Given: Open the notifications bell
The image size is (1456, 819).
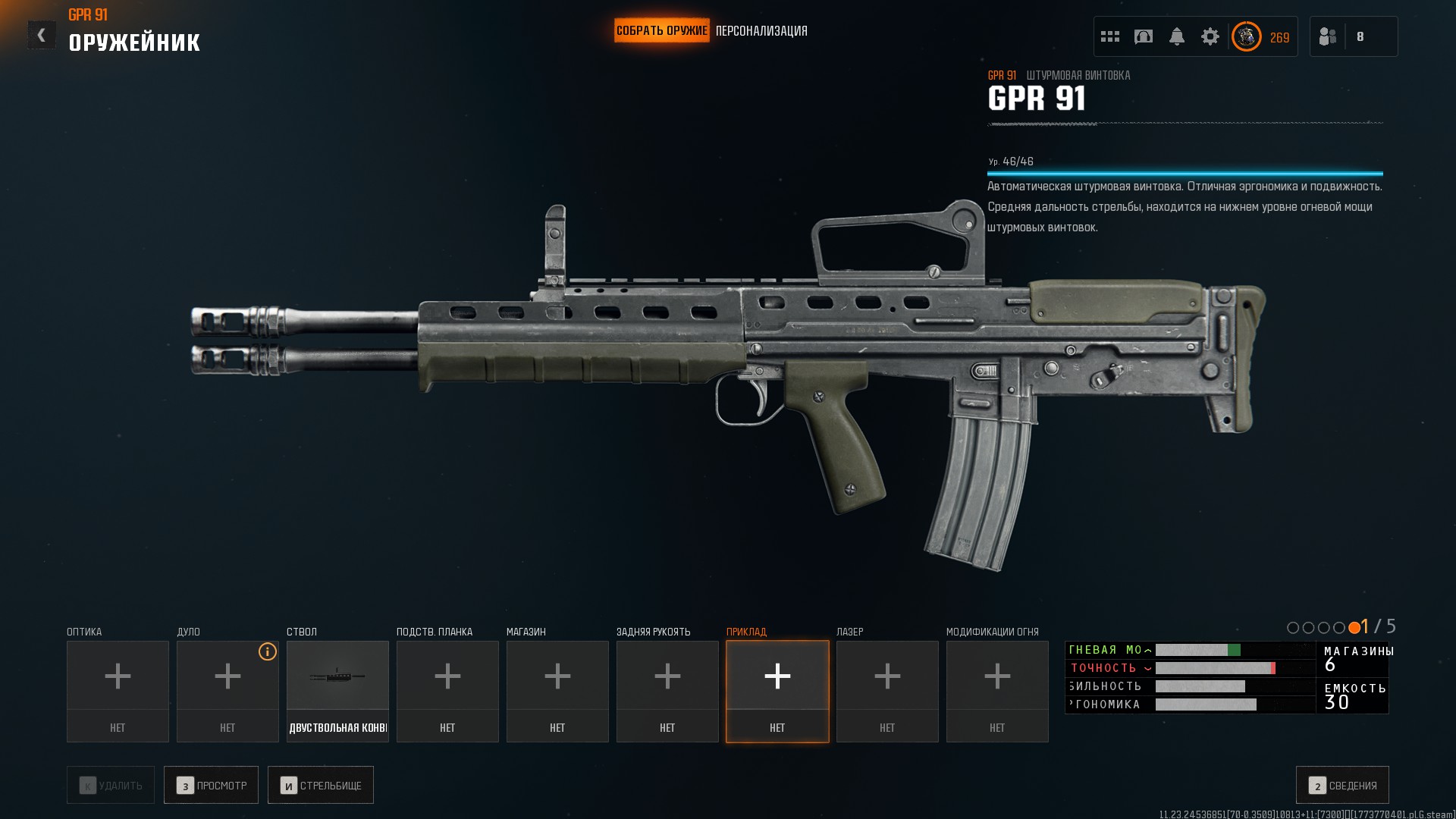Looking at the screenshot, I should [x=1177, y=36].
